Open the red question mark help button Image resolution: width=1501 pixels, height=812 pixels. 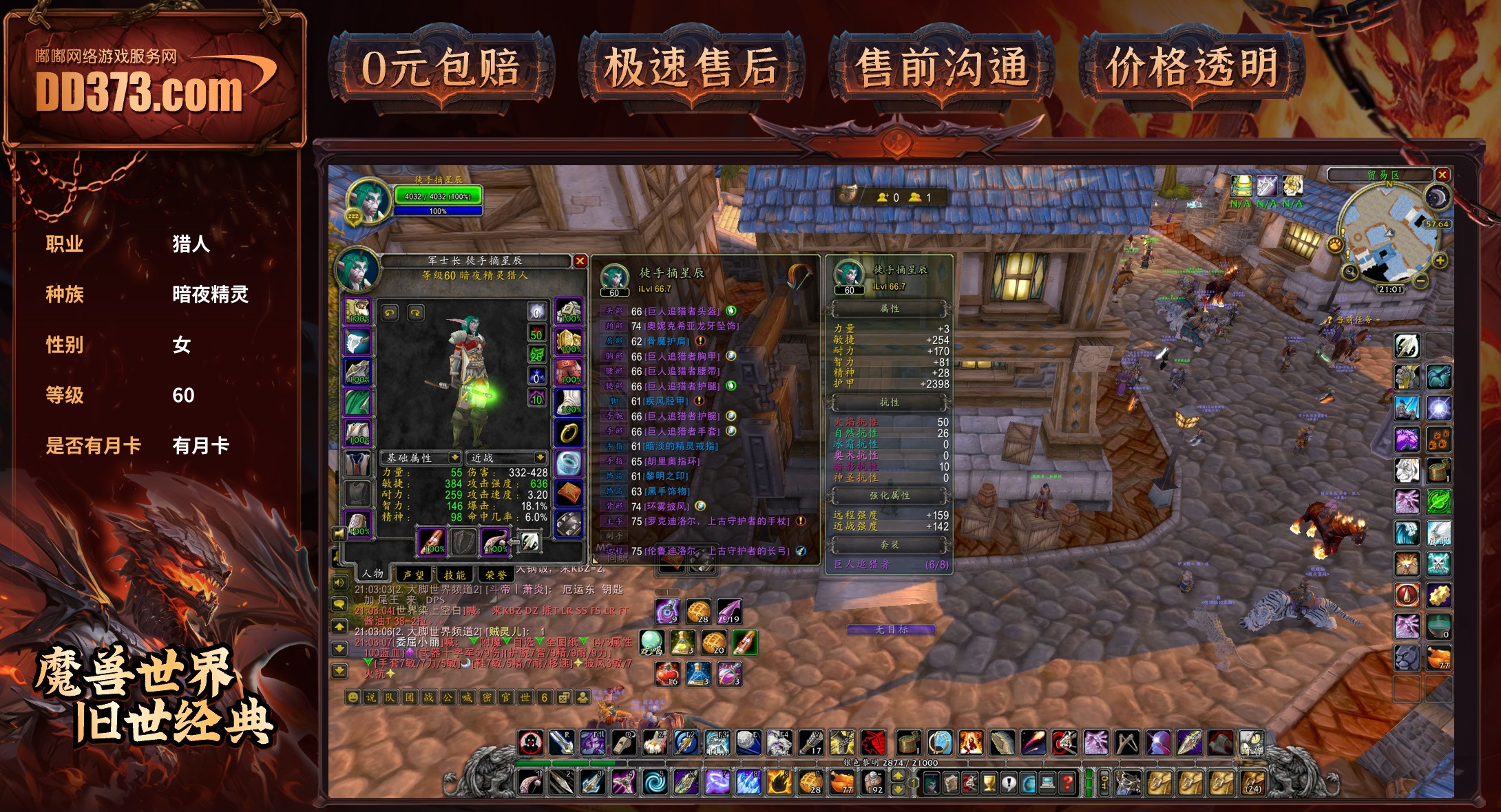[x=1067, y=782]
